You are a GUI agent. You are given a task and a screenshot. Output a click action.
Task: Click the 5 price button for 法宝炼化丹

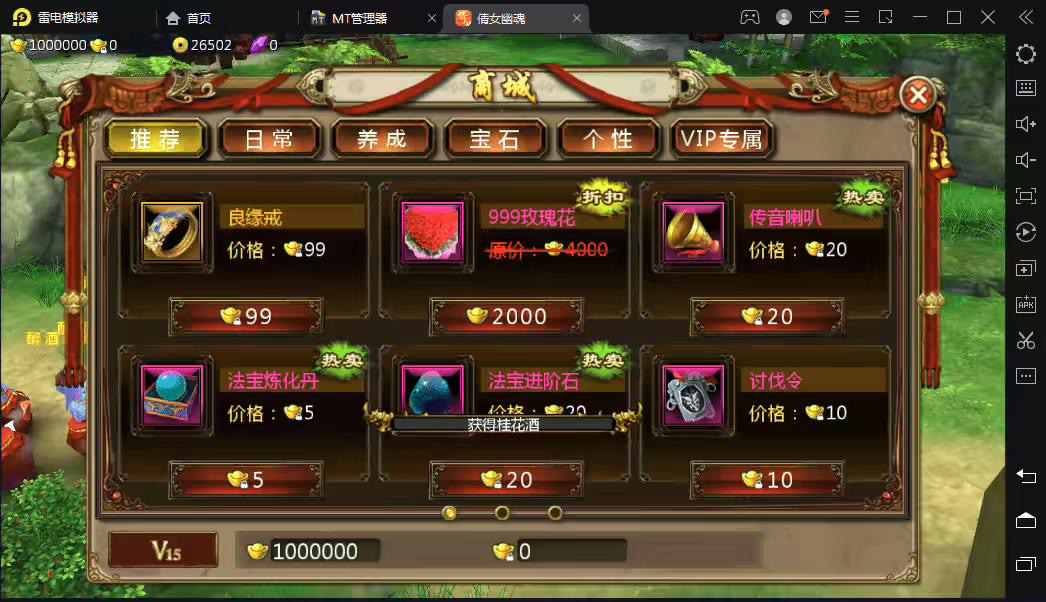click(x=246, y=479)
